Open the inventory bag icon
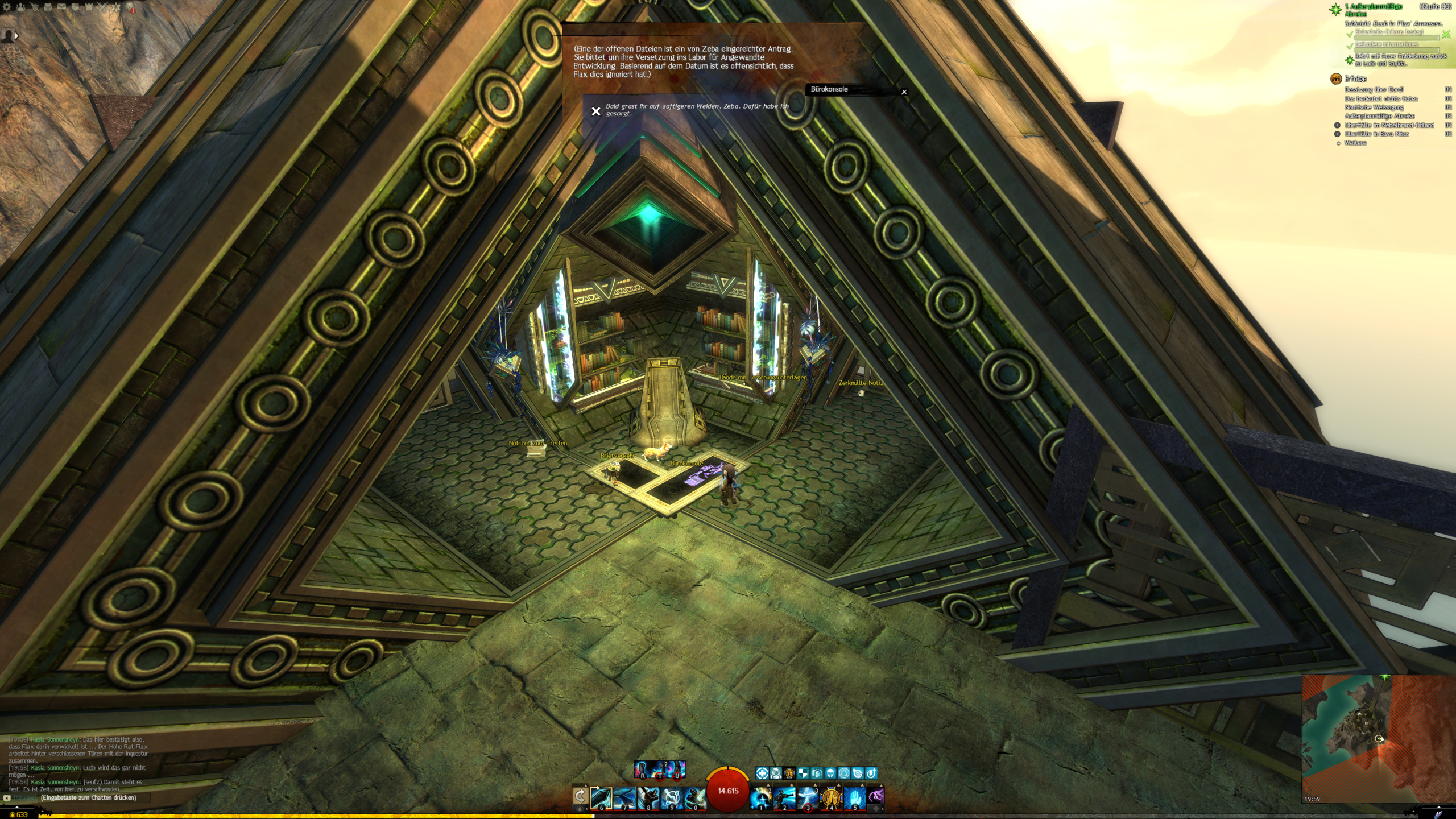The width and height of the screenshot is (1456, 819). pyautogui.click(x=48, y=7)
